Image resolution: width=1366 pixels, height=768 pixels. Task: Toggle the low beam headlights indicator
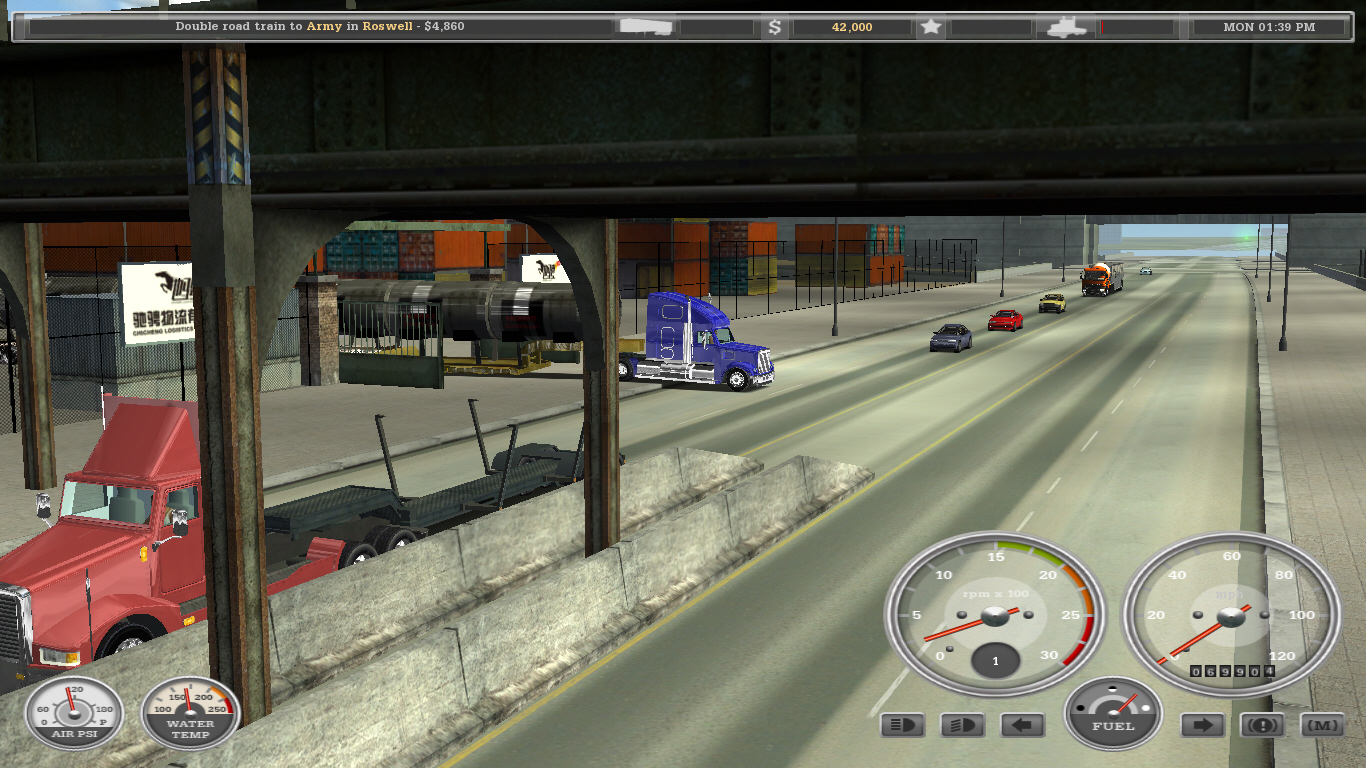962,725
